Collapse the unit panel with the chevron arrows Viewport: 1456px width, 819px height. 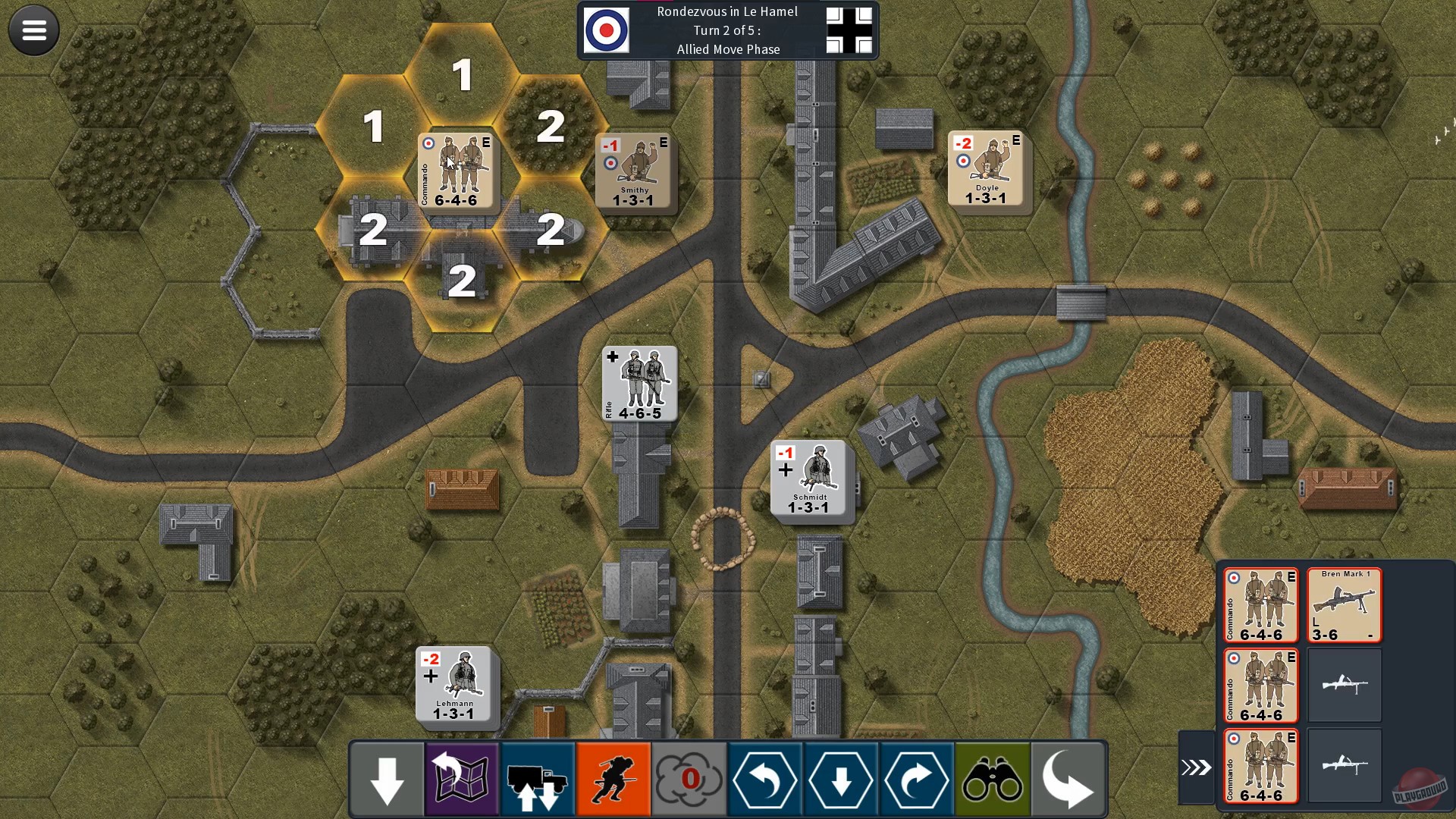1195,766
